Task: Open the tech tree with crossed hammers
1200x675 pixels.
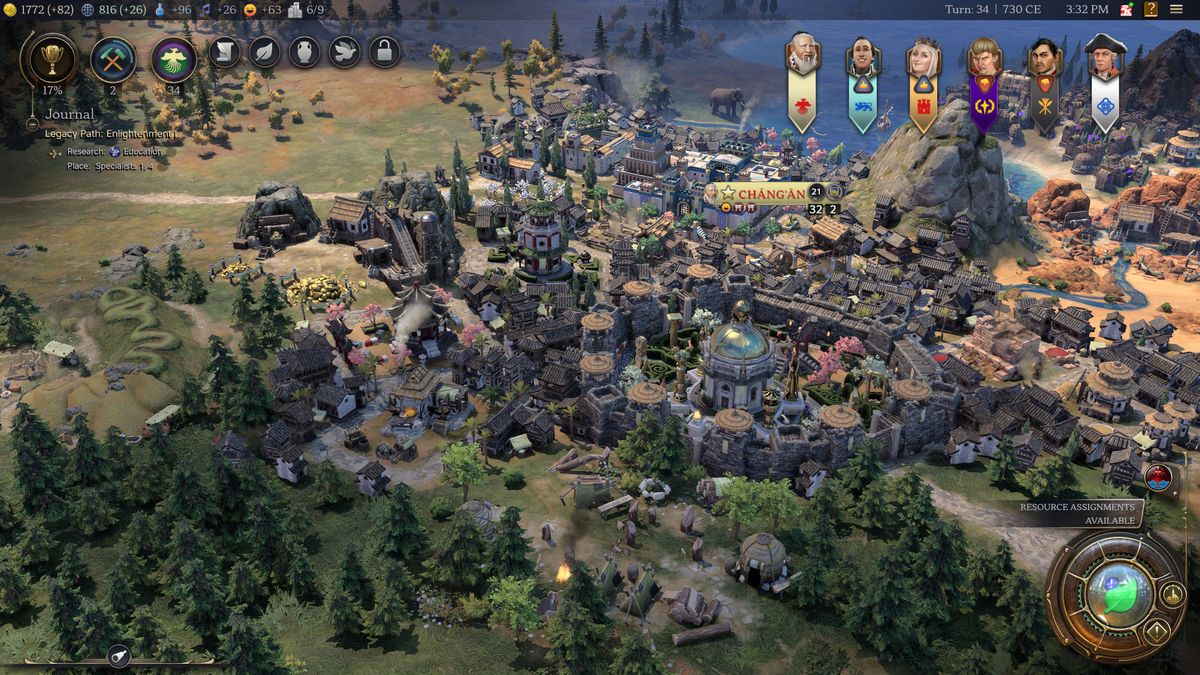Action: pos(113,58)
